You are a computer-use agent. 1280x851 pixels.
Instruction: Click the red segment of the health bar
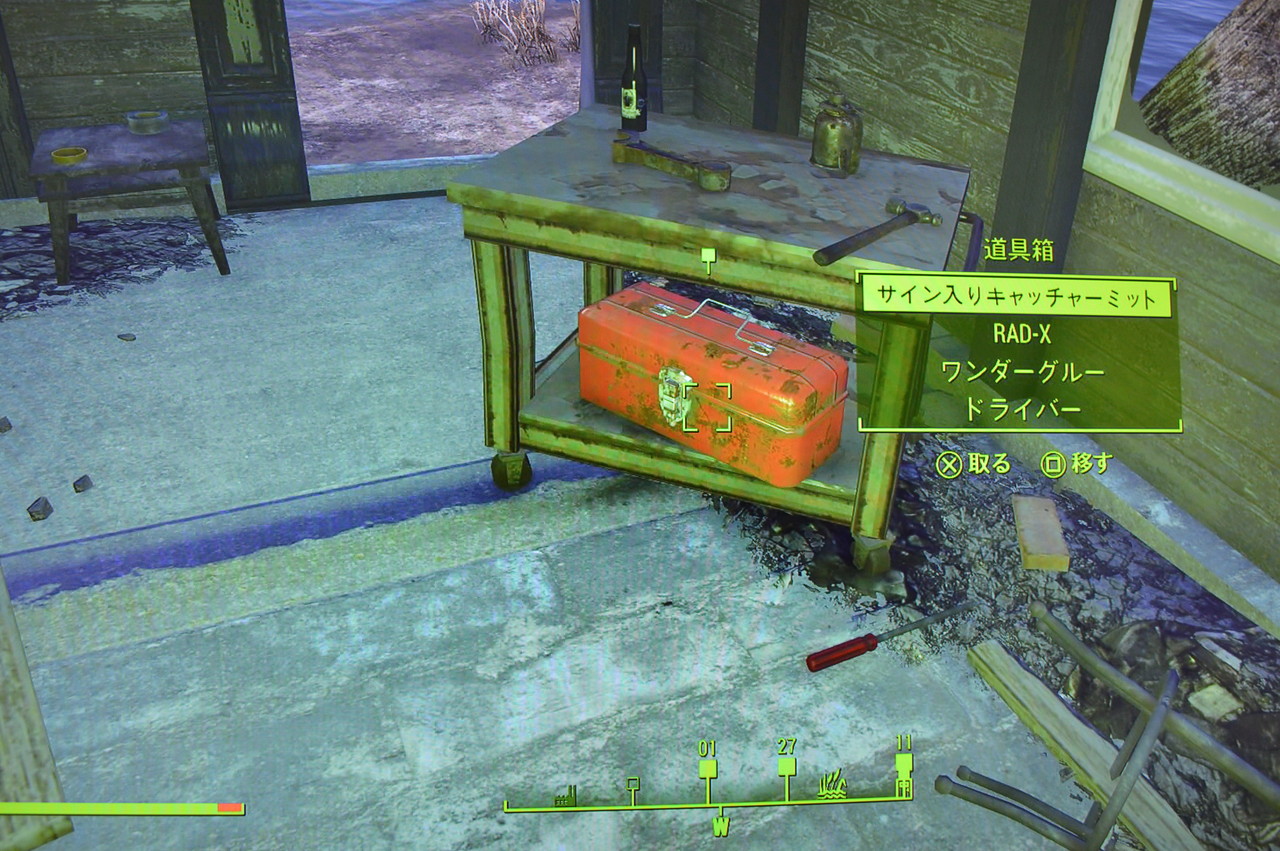(x=230, y=808)
